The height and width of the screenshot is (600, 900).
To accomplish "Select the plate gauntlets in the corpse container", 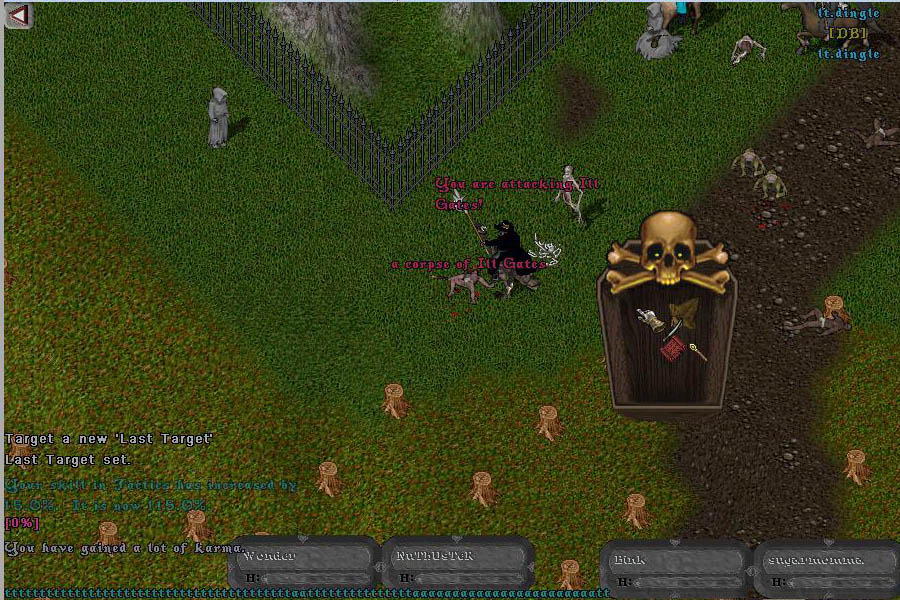I will (x=651, y=320).
